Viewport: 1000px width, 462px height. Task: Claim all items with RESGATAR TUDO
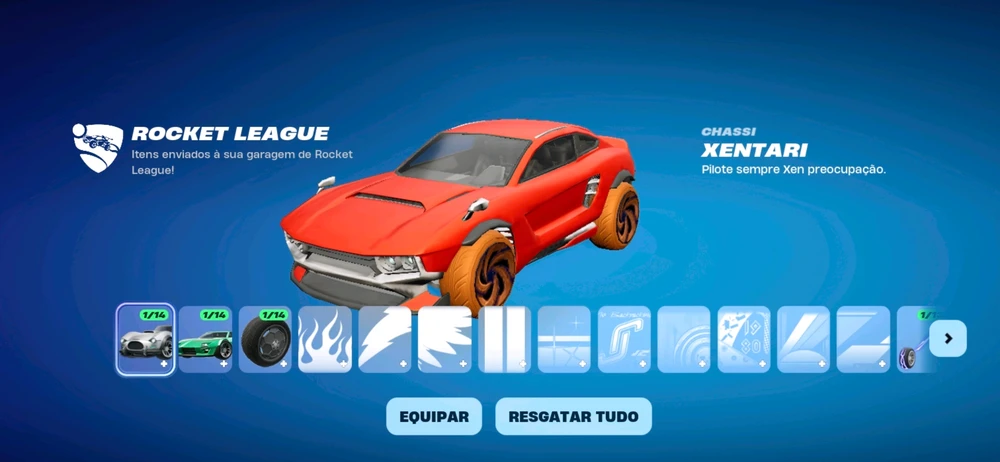[x=573, y=416]
